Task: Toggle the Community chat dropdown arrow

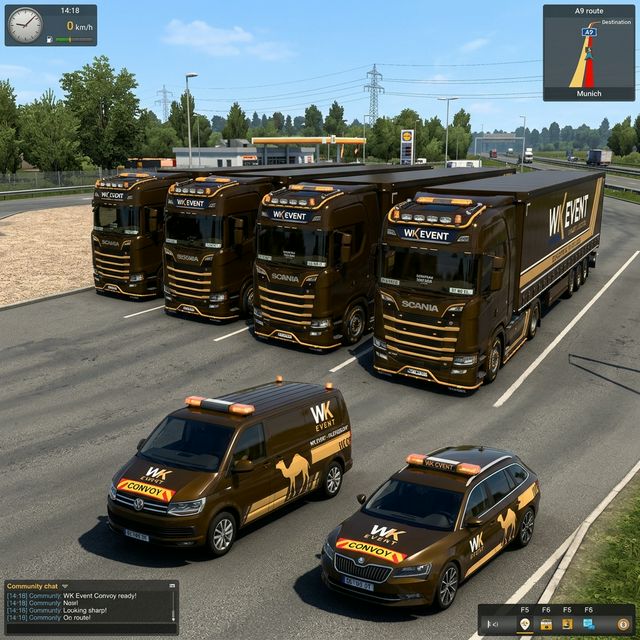Action: [x=65, y=586]
